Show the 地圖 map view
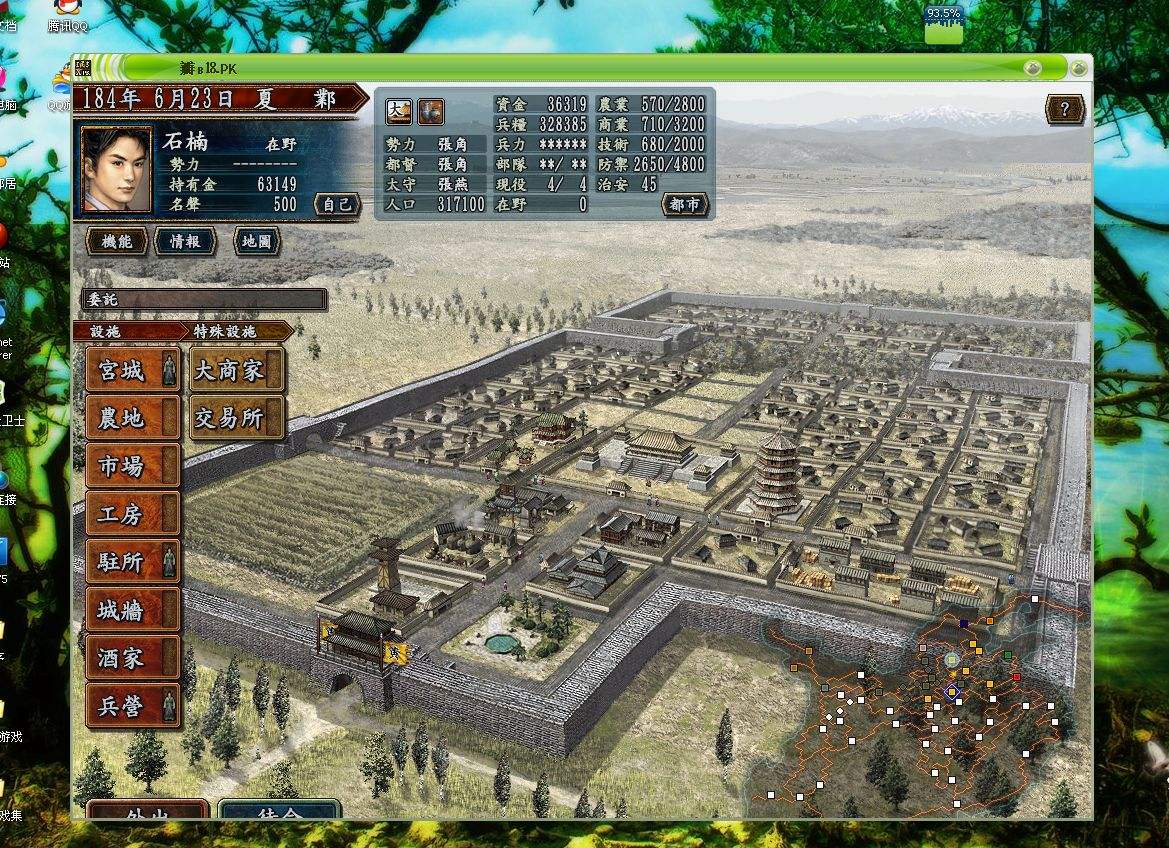This screenshot has height=848, width=1169. click(256, 241)
